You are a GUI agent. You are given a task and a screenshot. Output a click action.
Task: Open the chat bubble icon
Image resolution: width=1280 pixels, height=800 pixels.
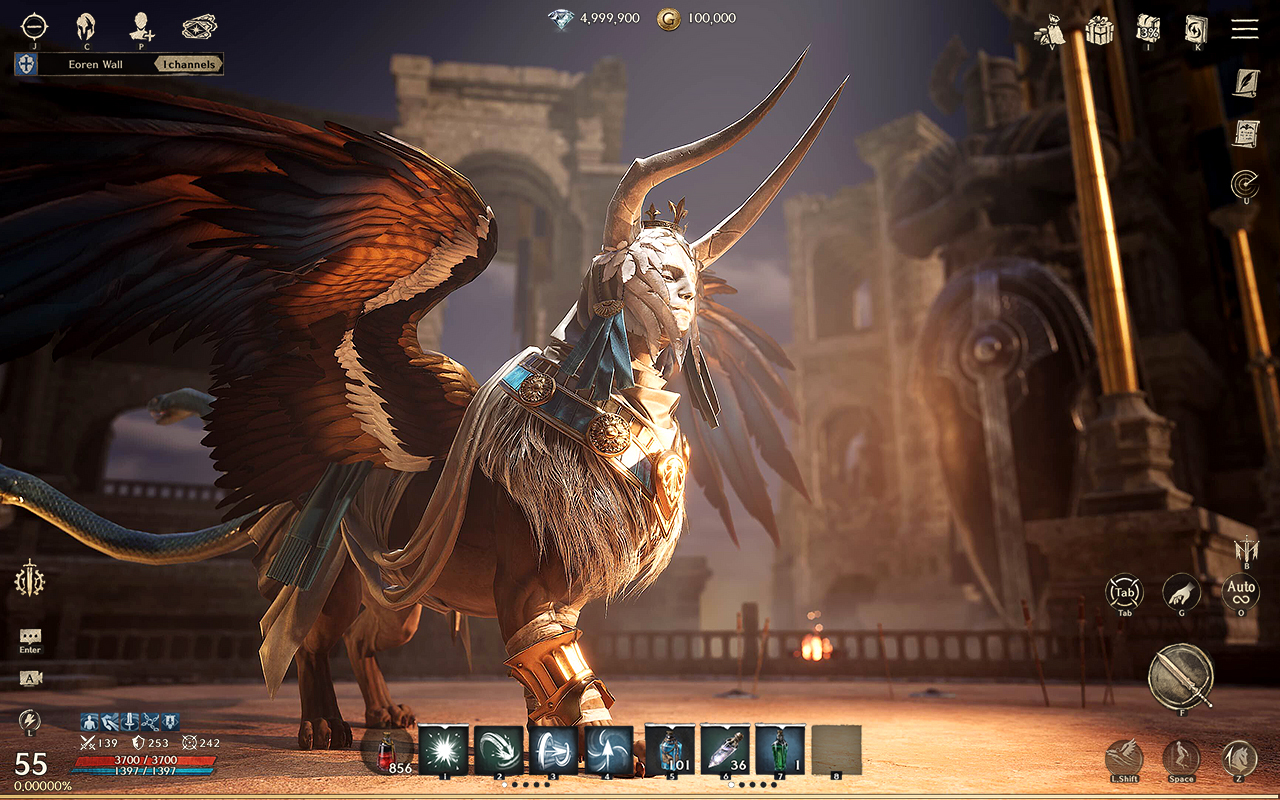[30, 636]
